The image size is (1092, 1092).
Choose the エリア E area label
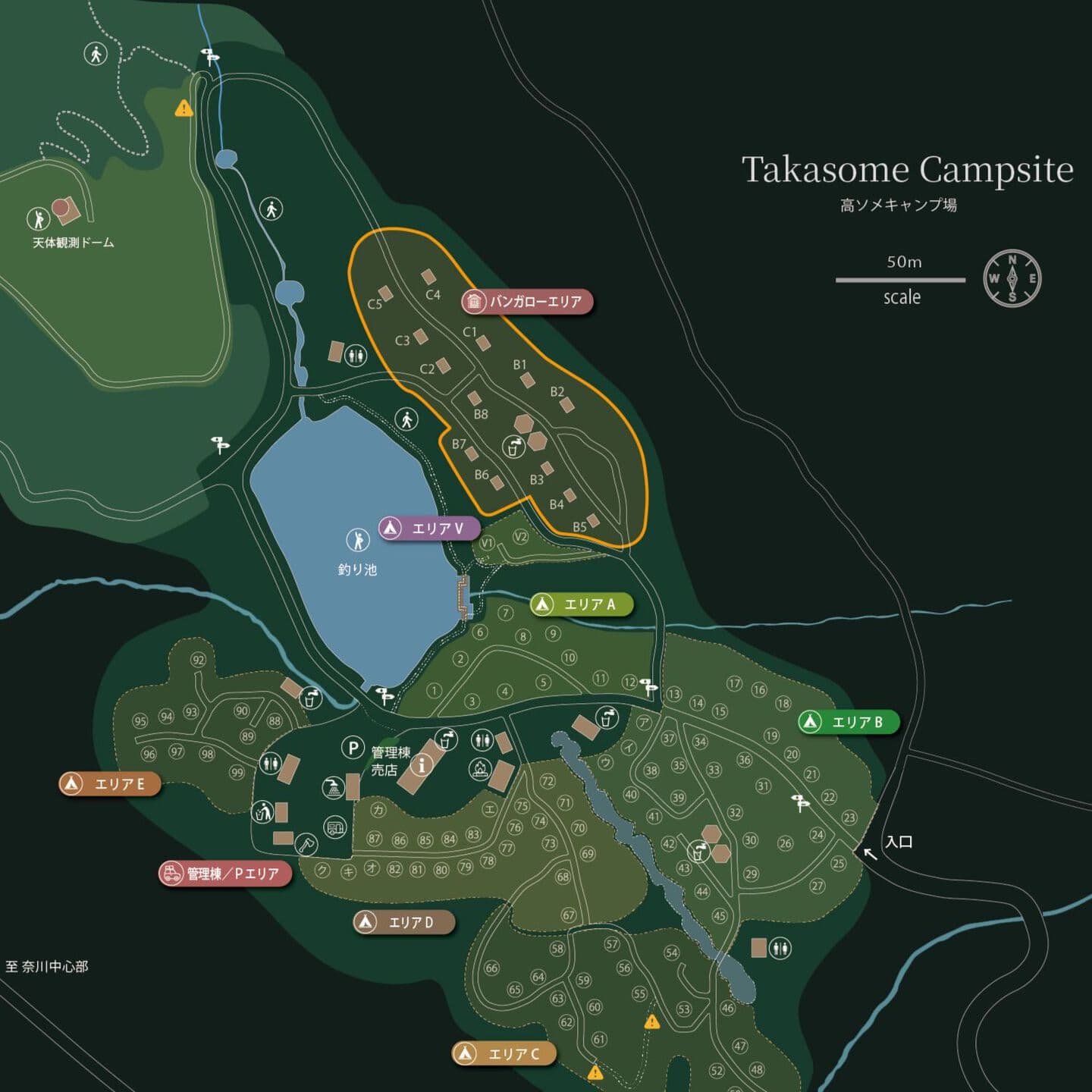coord(111,783)
